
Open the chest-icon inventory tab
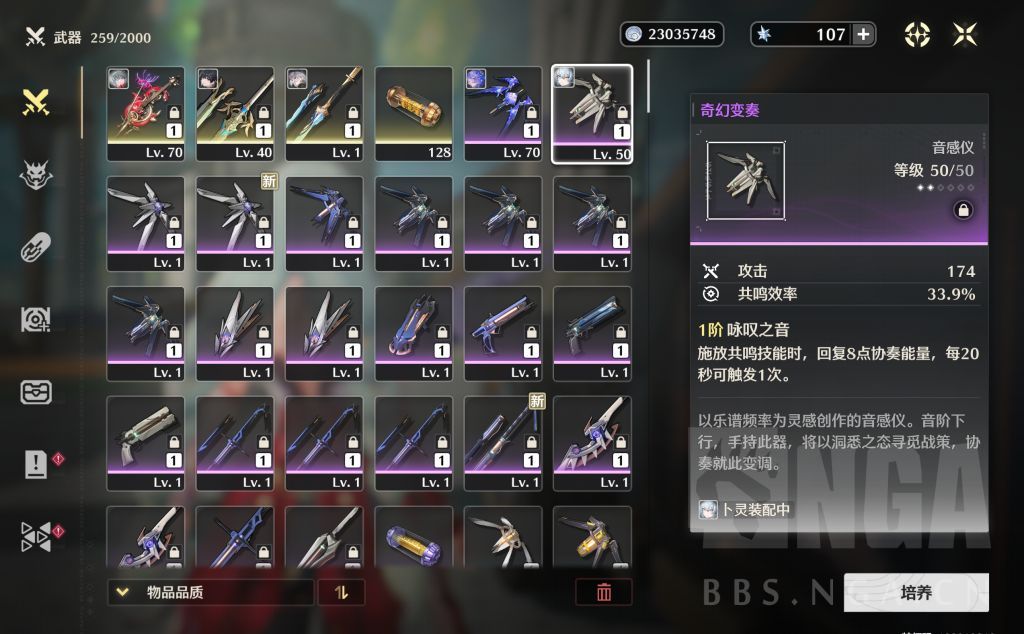tap(37, 391)
